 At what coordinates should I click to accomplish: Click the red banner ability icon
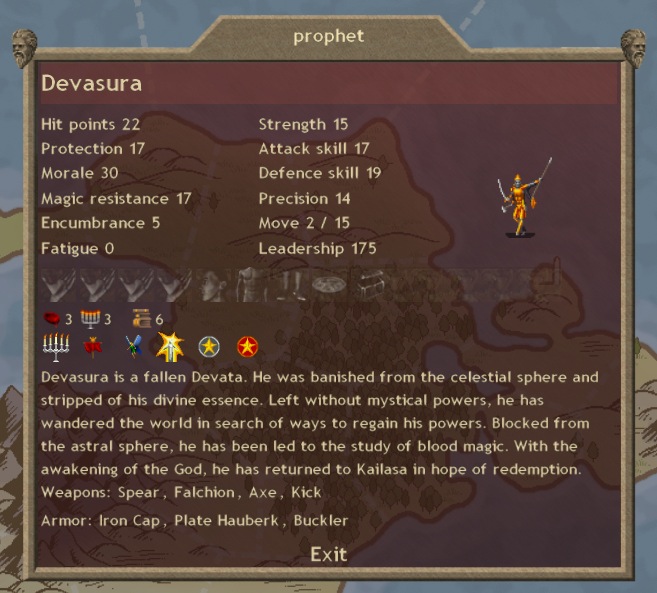[x=93, y=347]
